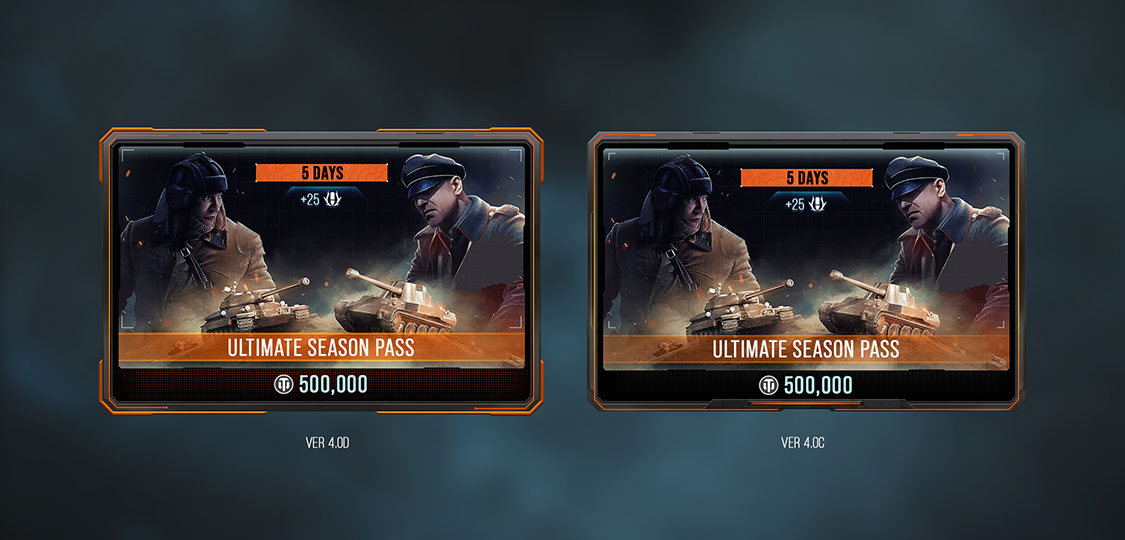Choose the grey-framed Ultimate Season Pass card
The height and width of the screenshot is (540, 1125).
tap(805, 272)
